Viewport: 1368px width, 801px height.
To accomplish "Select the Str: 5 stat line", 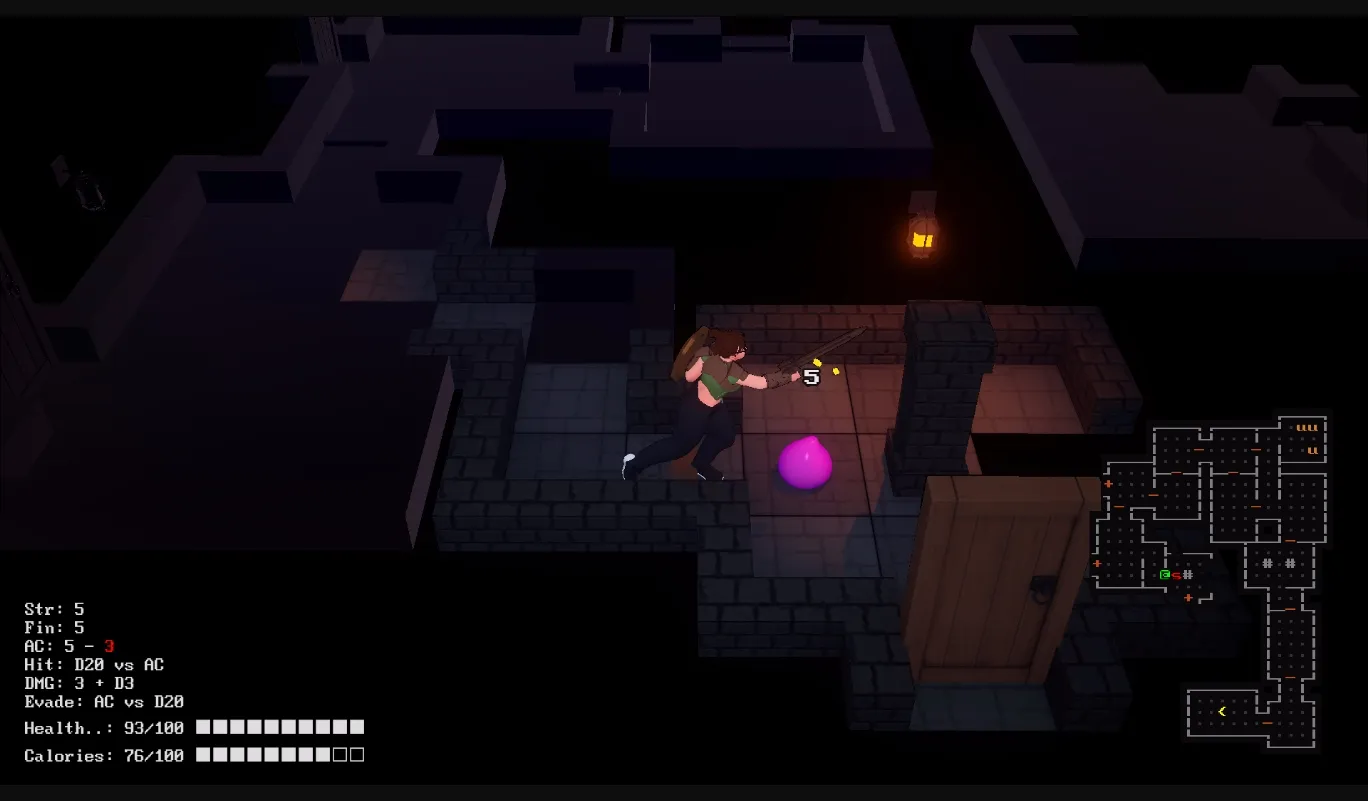I will (52, 609).
